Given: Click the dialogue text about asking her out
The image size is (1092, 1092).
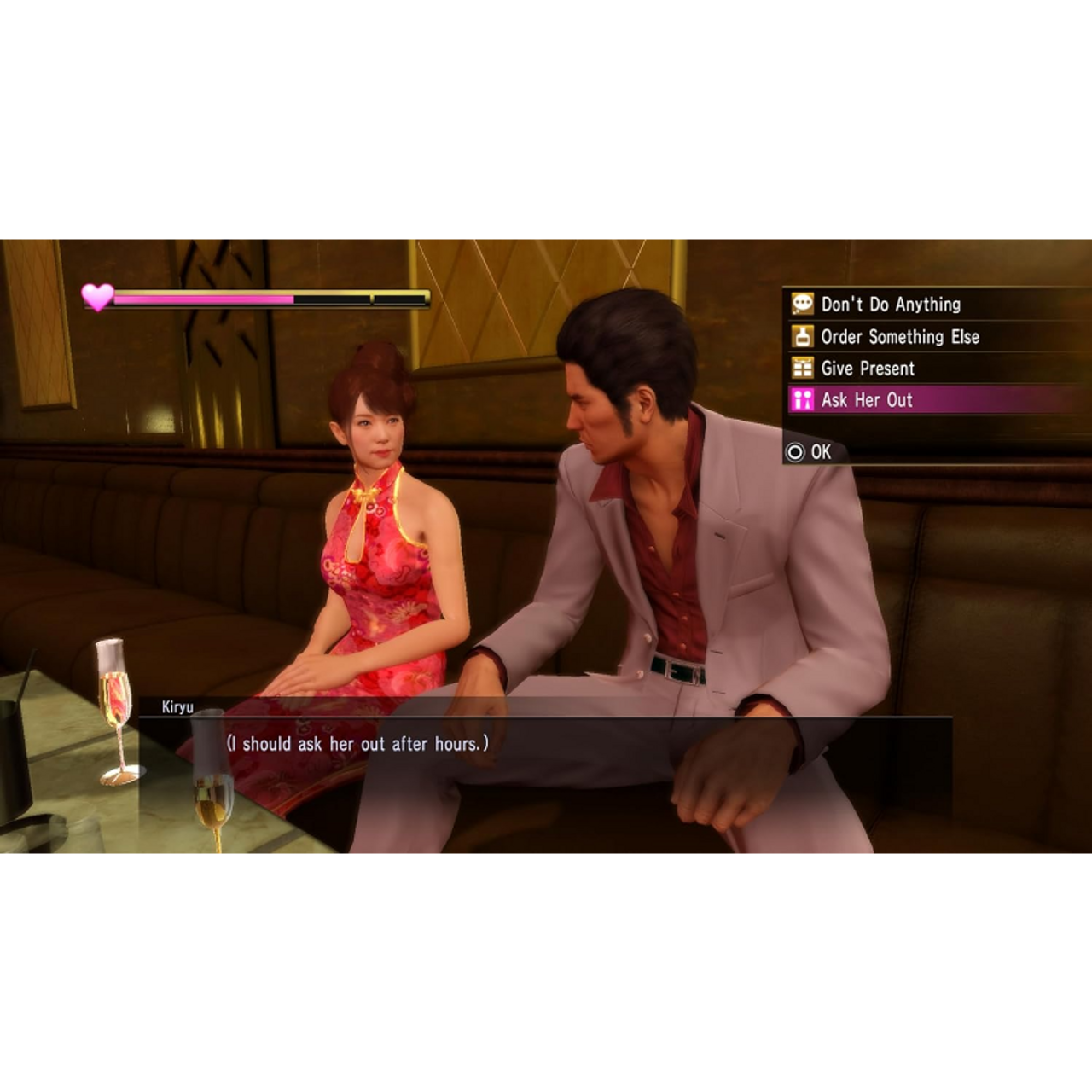Looking at the screenshot, I should [x=357, y=743].
